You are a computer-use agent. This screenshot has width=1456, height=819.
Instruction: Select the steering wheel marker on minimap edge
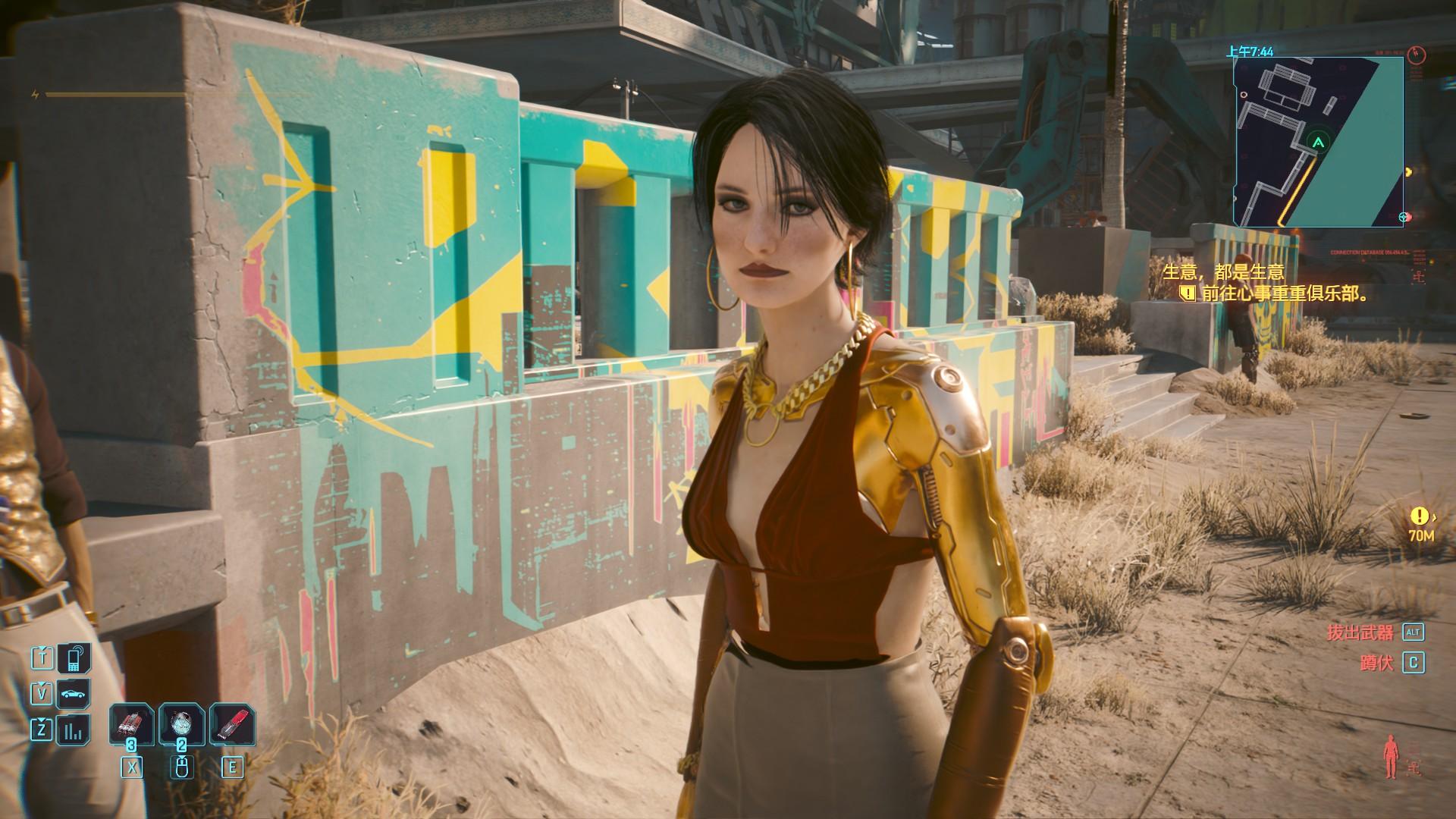coord(1404,218)
